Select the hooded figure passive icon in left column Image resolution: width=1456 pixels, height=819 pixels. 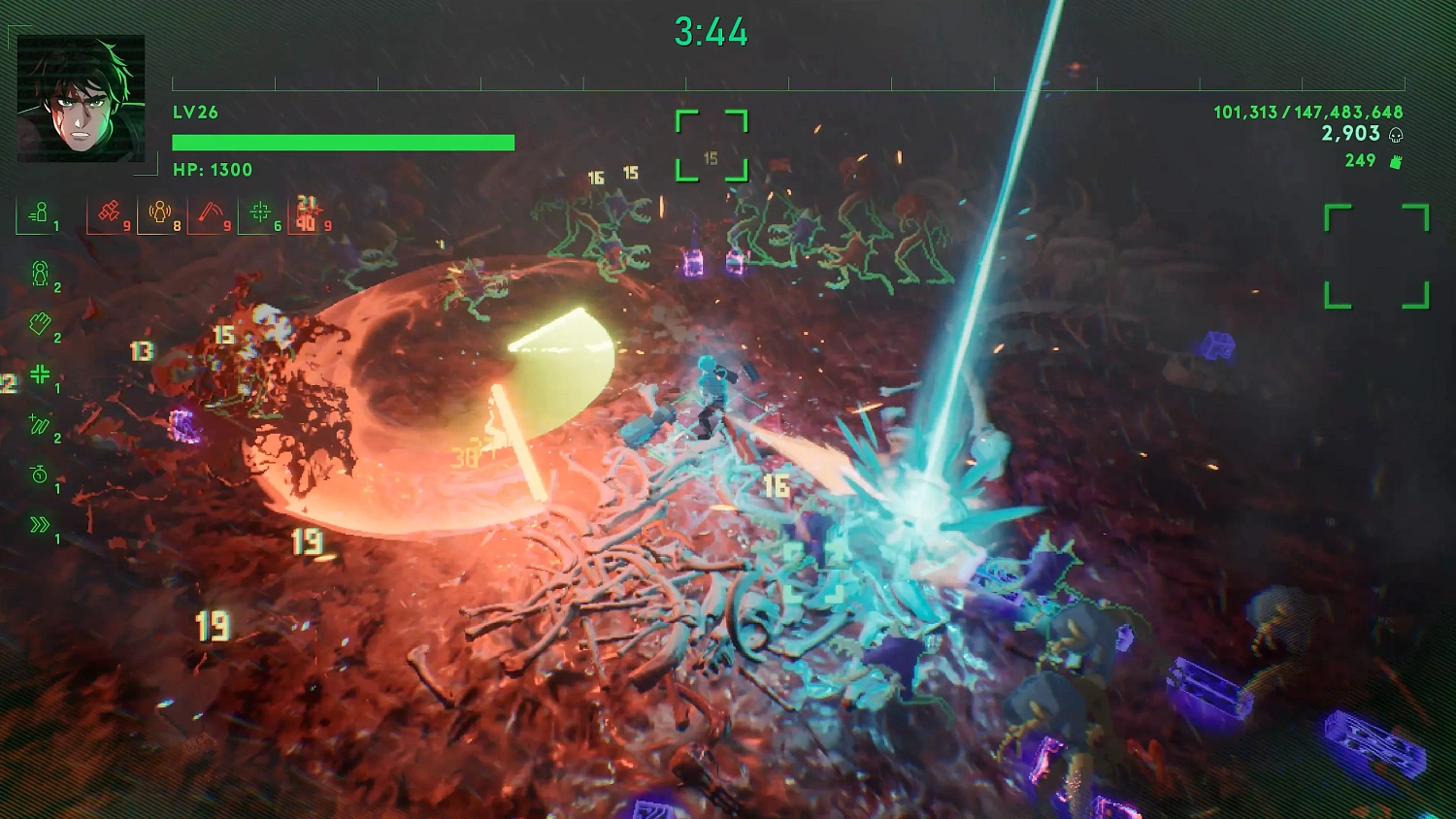(x=42, y=274)
